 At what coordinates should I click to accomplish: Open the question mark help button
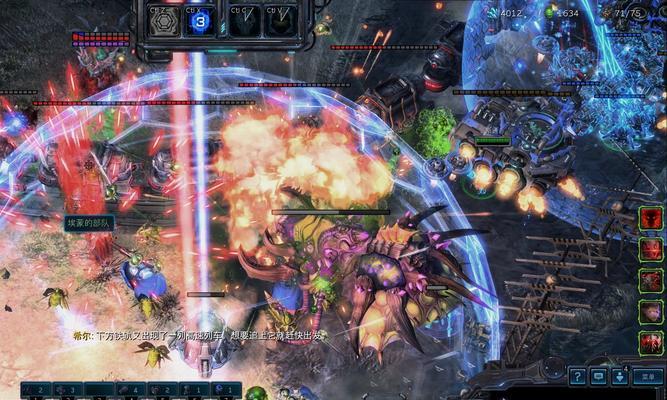(578, 376)
